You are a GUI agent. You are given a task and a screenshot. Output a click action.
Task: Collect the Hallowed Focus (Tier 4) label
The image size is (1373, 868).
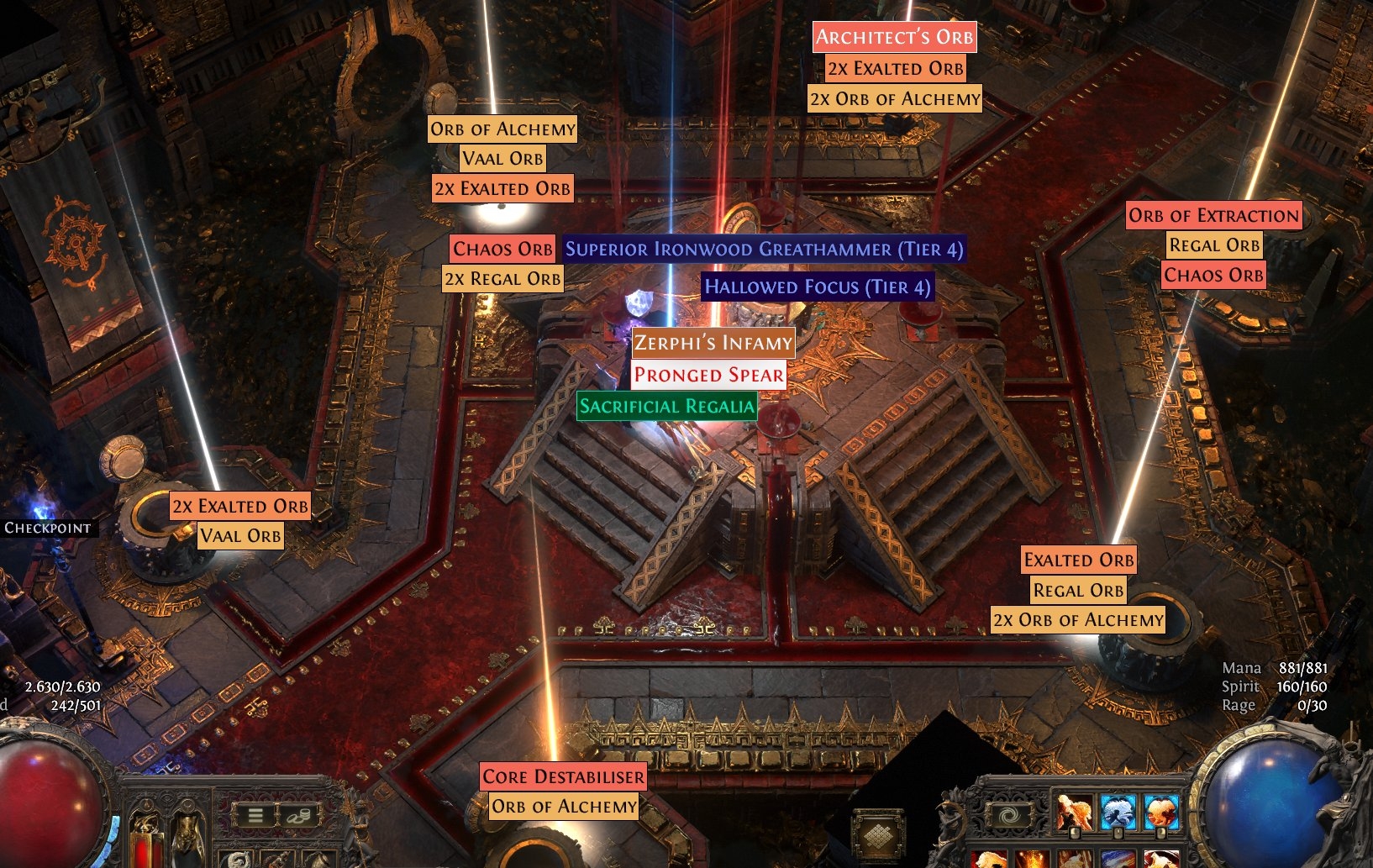coord(817,287)
